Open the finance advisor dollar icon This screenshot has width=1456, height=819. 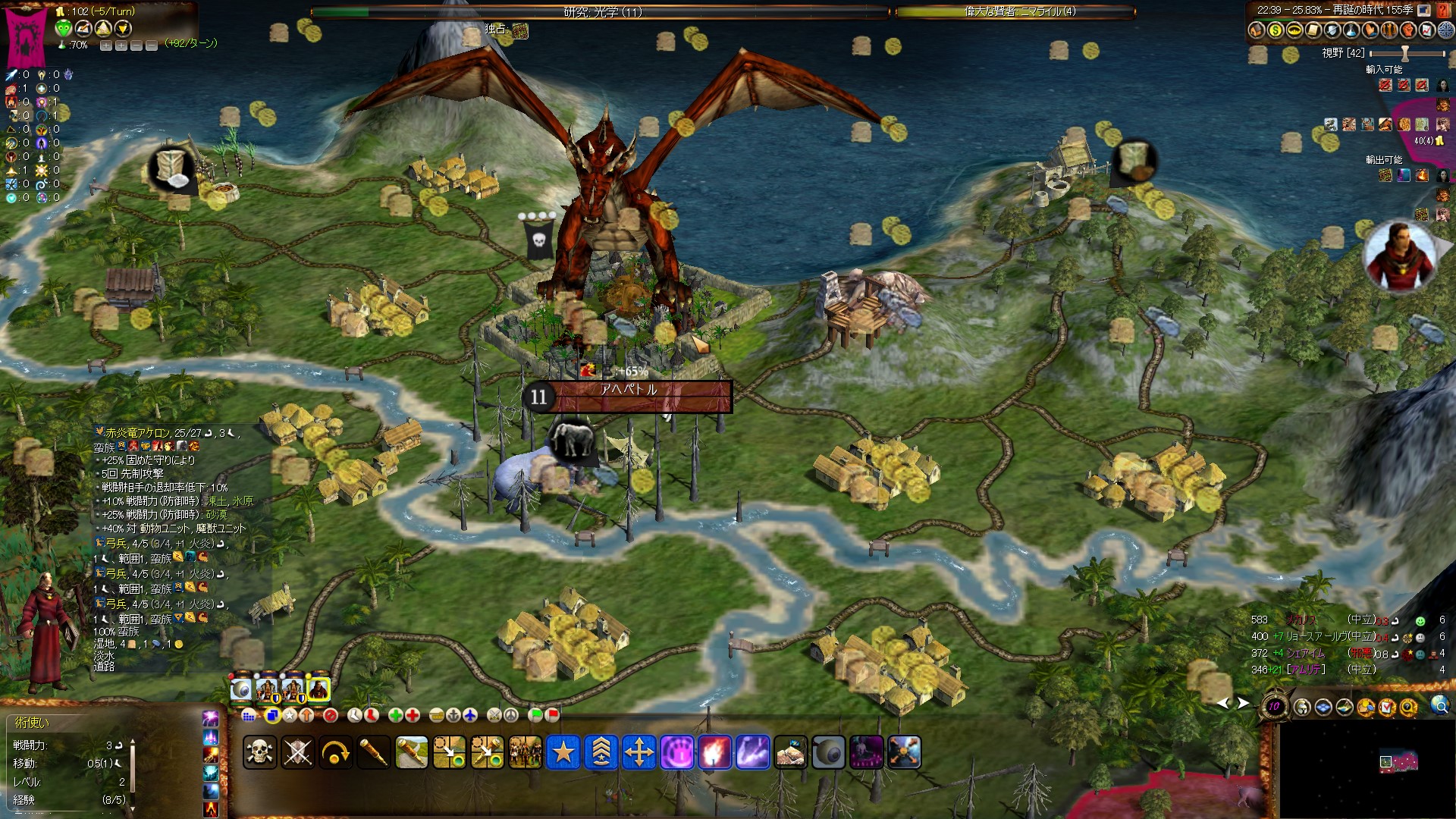[1275, 30]
